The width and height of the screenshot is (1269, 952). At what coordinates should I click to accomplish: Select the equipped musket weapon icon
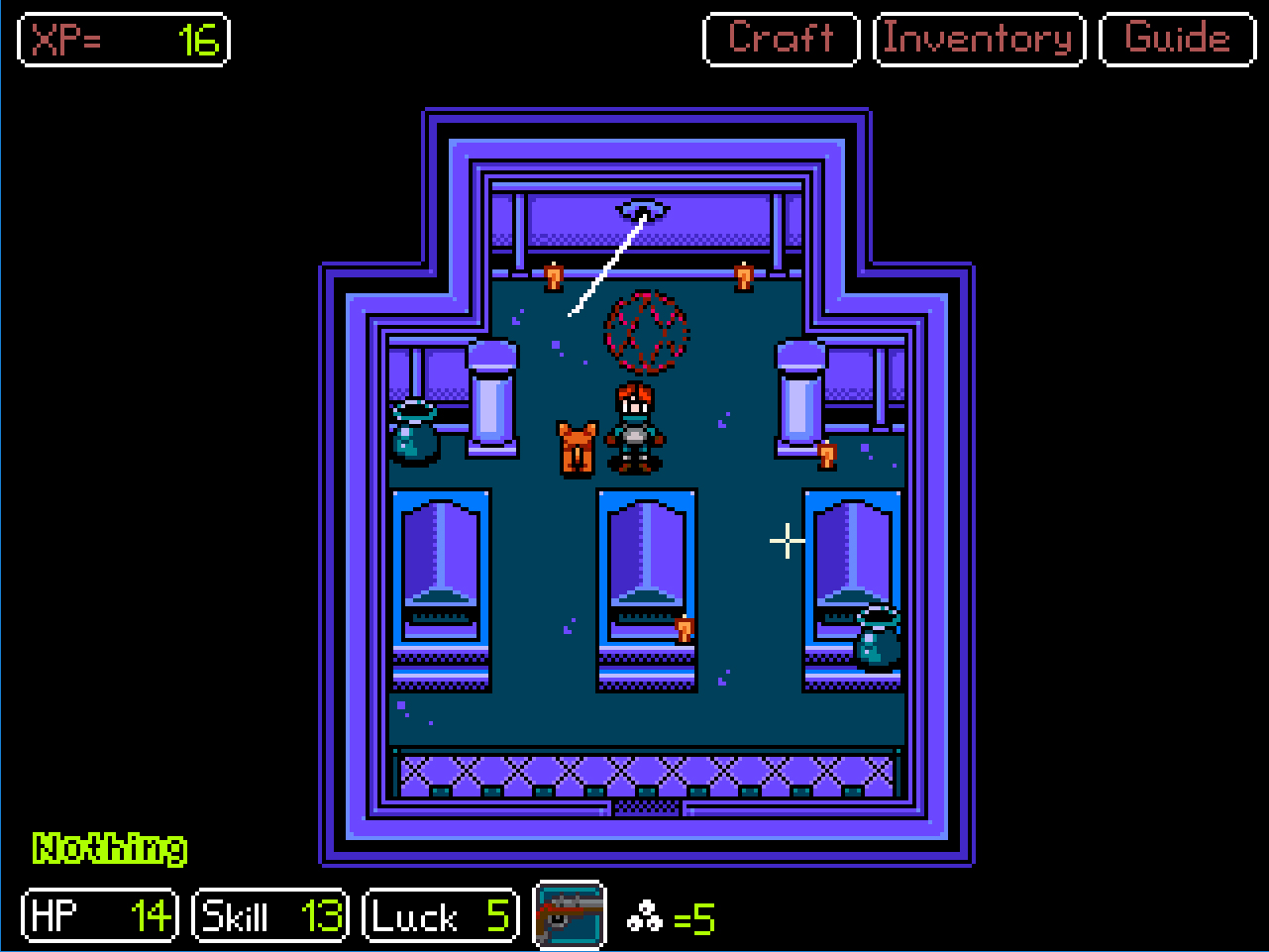click(x=570, y=915)
